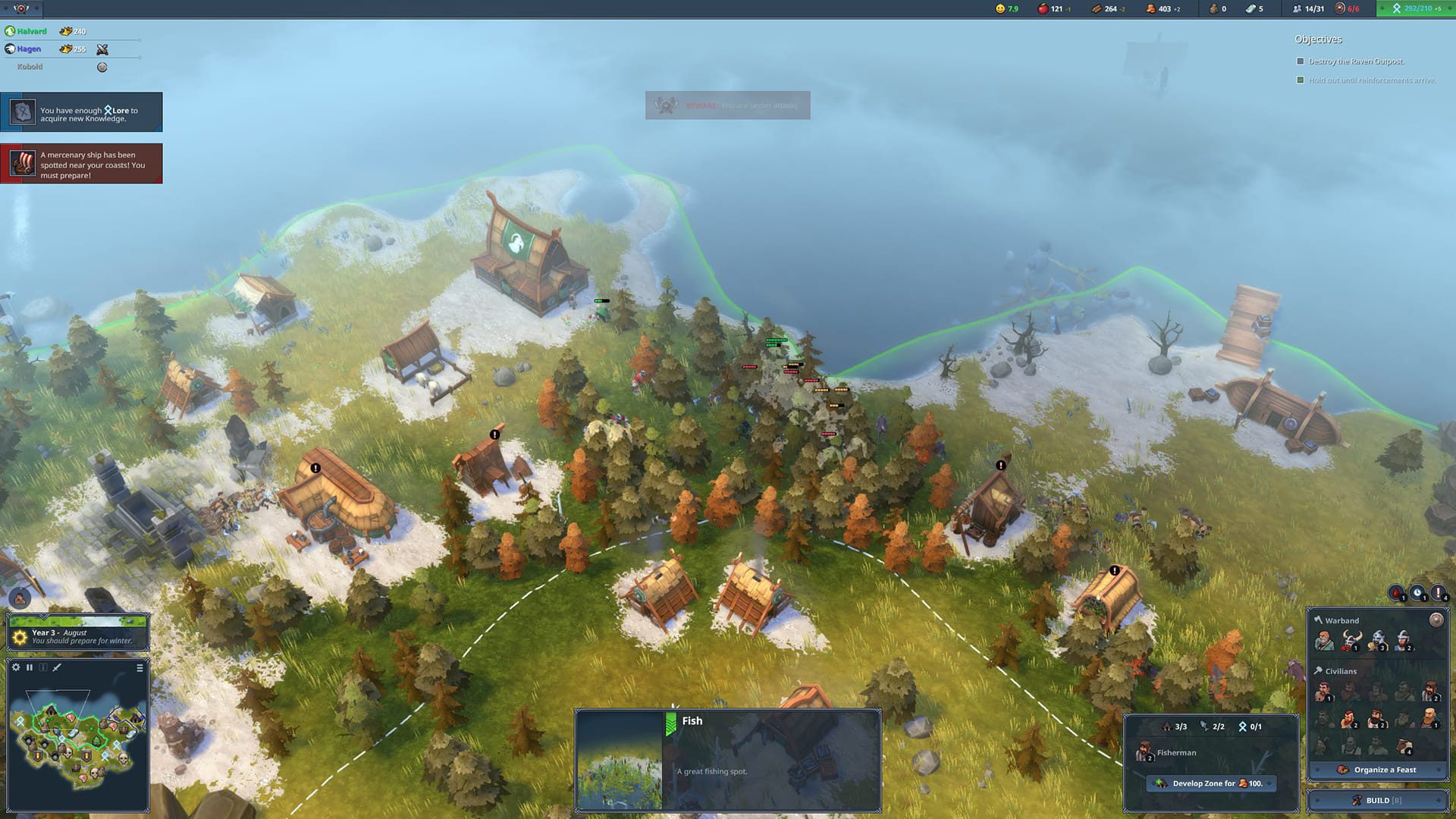
Task: Open the Lore knowledge notification
Action: 81,112
